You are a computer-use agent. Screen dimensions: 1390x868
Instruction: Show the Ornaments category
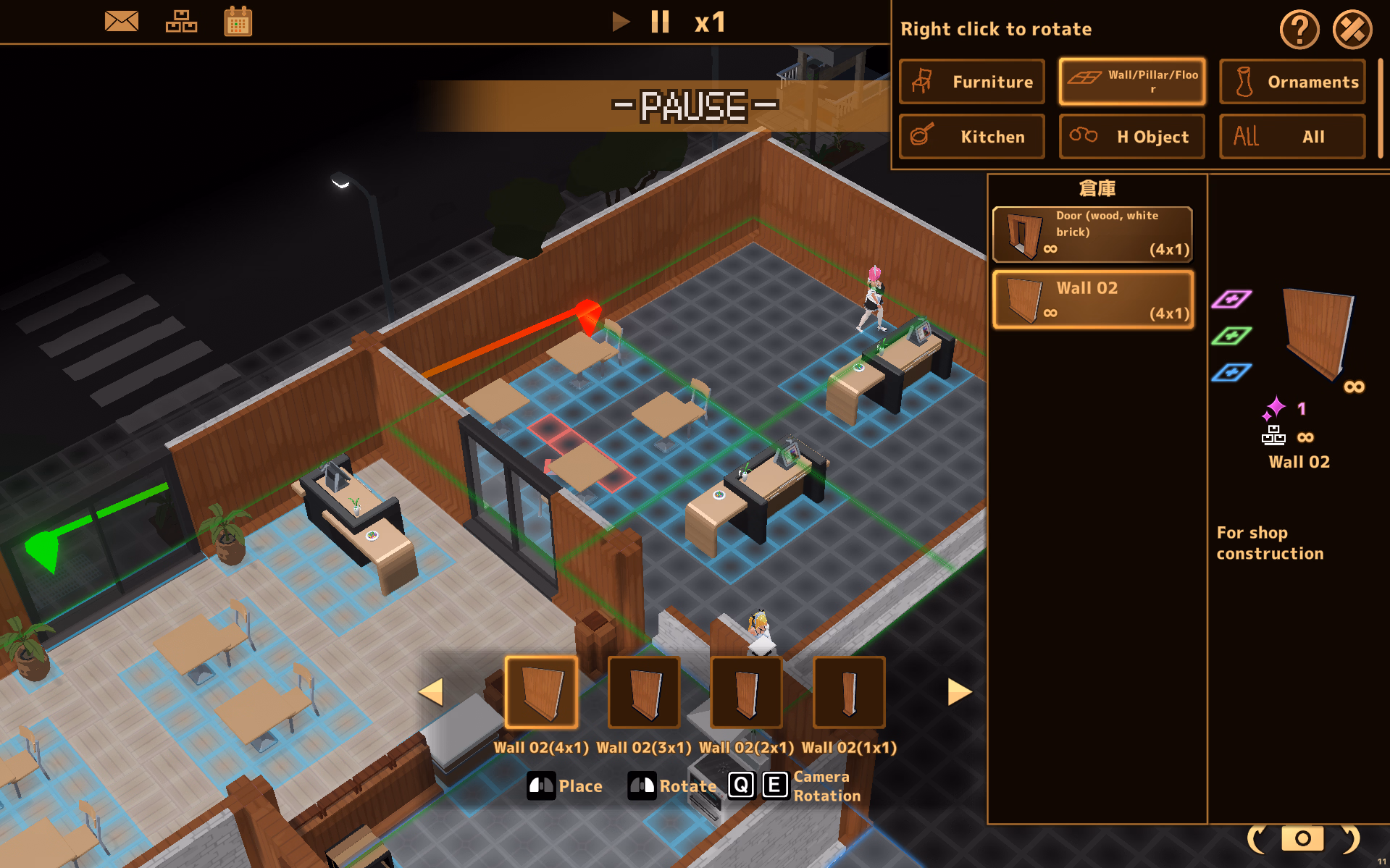pyautogui.click(x=1292, y=82)
